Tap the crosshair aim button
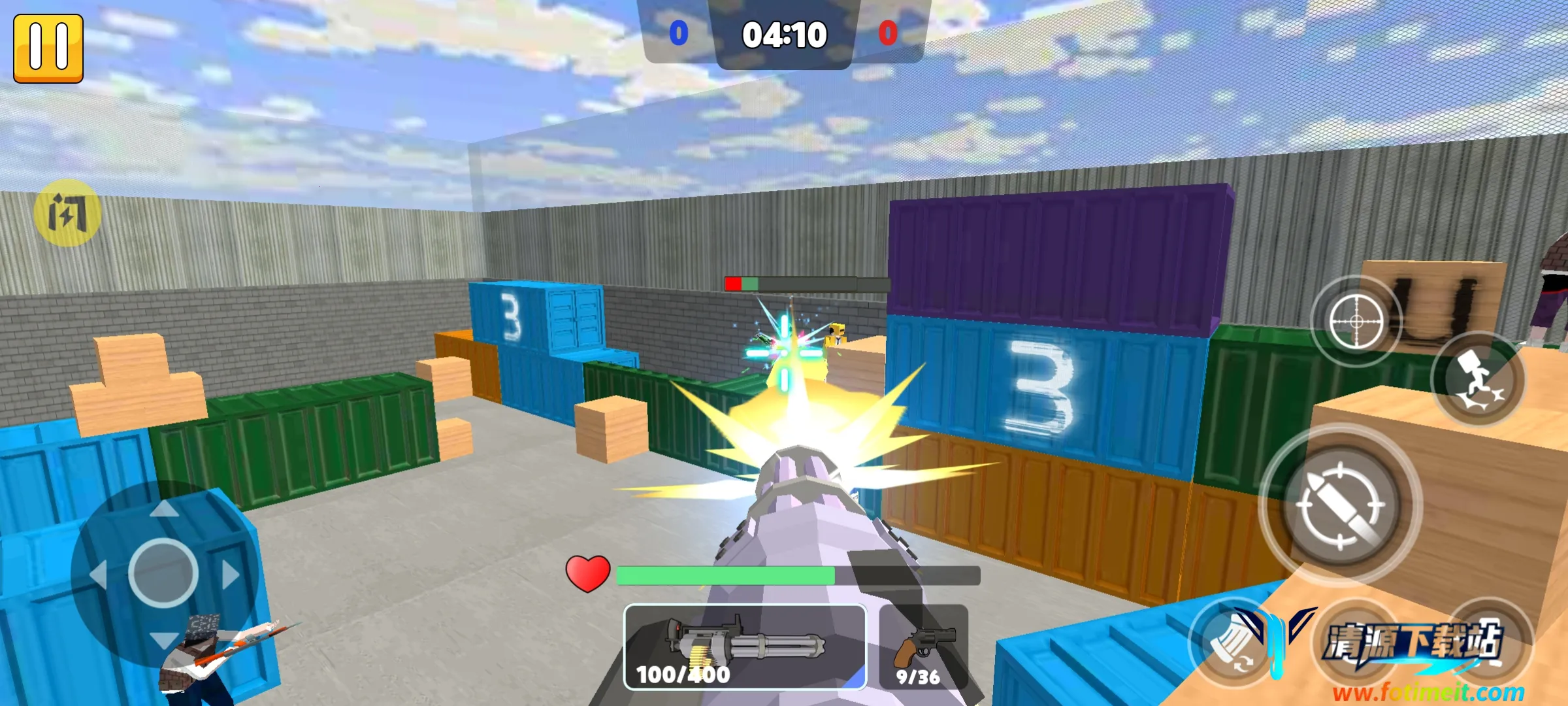 (x=1356, y=322)
